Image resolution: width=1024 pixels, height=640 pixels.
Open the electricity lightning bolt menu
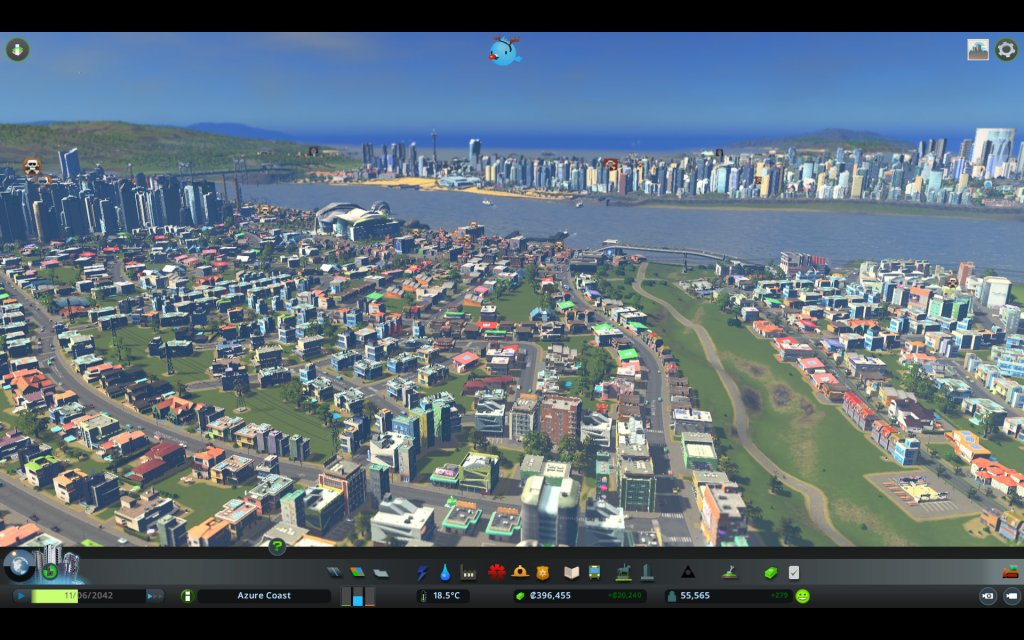(x=422, y=573)
